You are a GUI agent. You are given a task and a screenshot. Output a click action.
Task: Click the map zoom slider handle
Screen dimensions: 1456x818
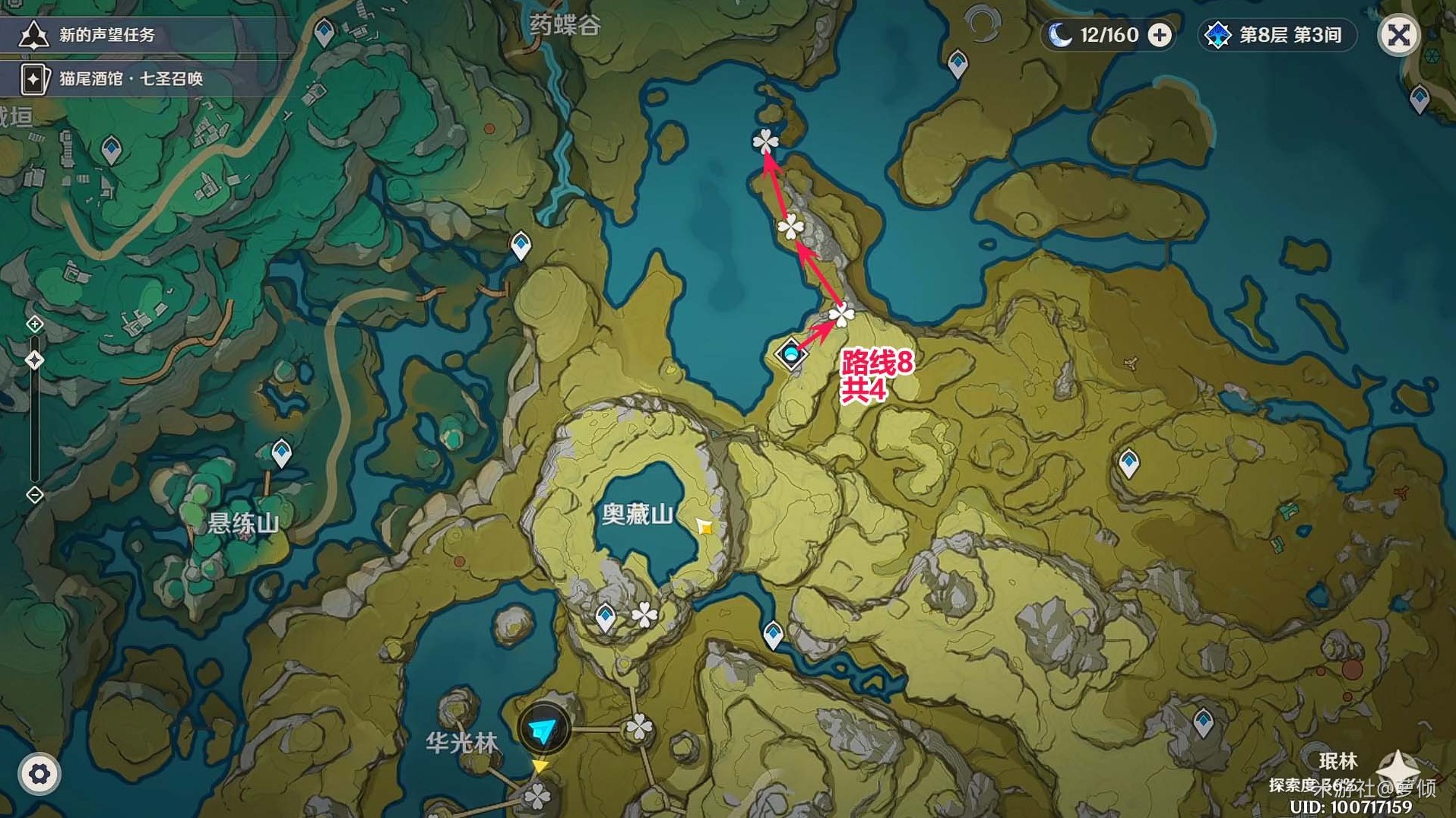tap(35, 360)
